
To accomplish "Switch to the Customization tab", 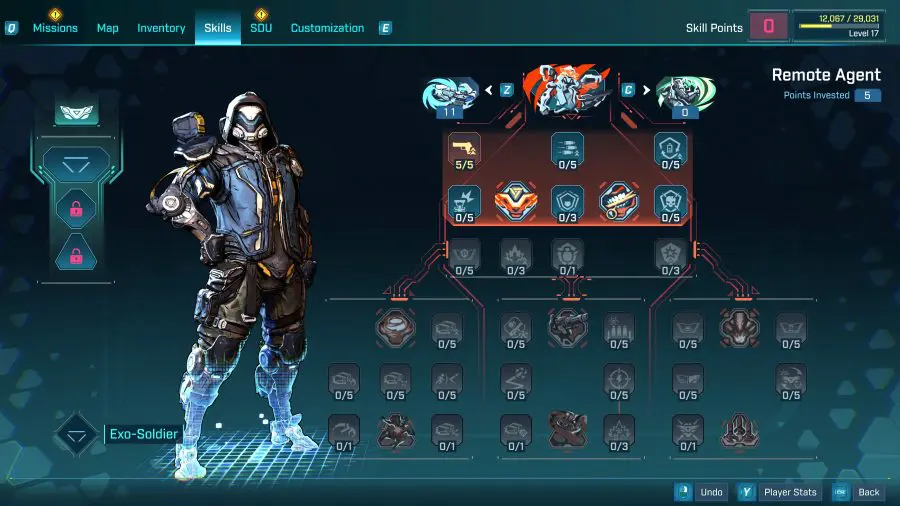I will [x=327, y=28].
